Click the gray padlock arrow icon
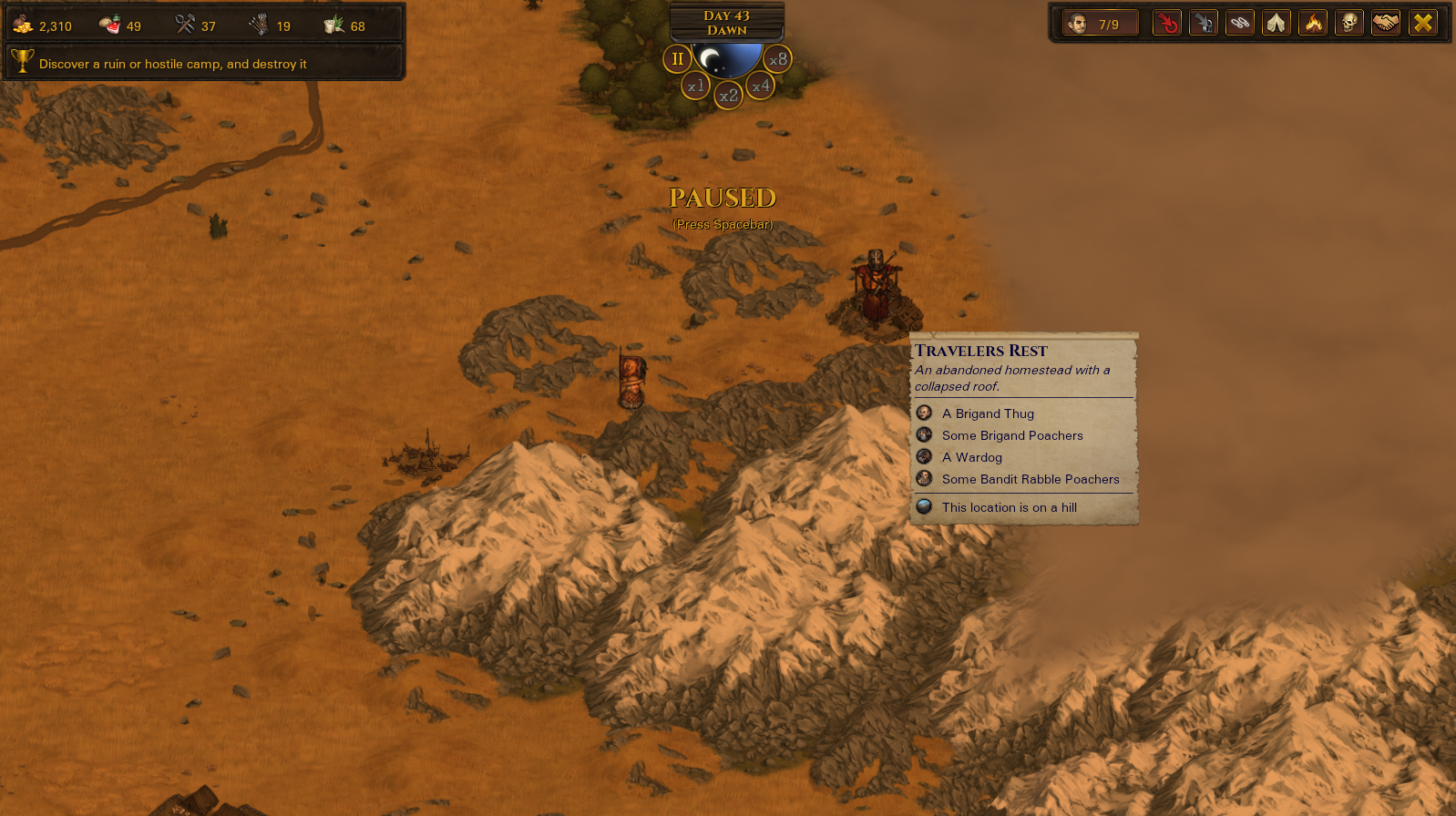Screen dimensions: 1456x816 pyautogui.click(x=1204, y=23)
